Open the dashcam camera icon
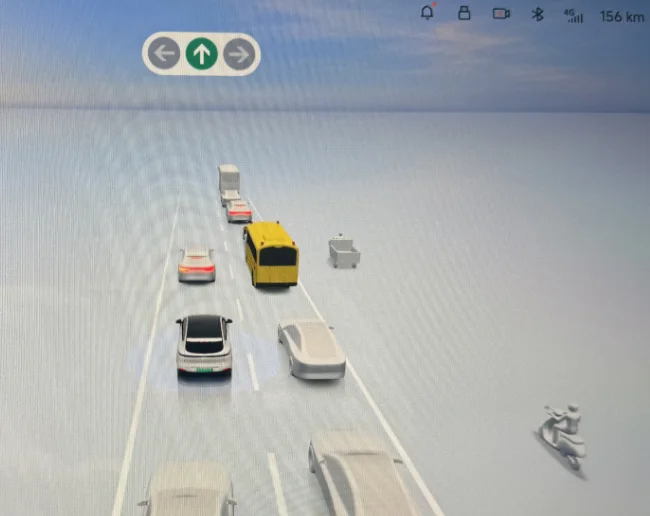The image size is (650, 516). tap(501, 14)
